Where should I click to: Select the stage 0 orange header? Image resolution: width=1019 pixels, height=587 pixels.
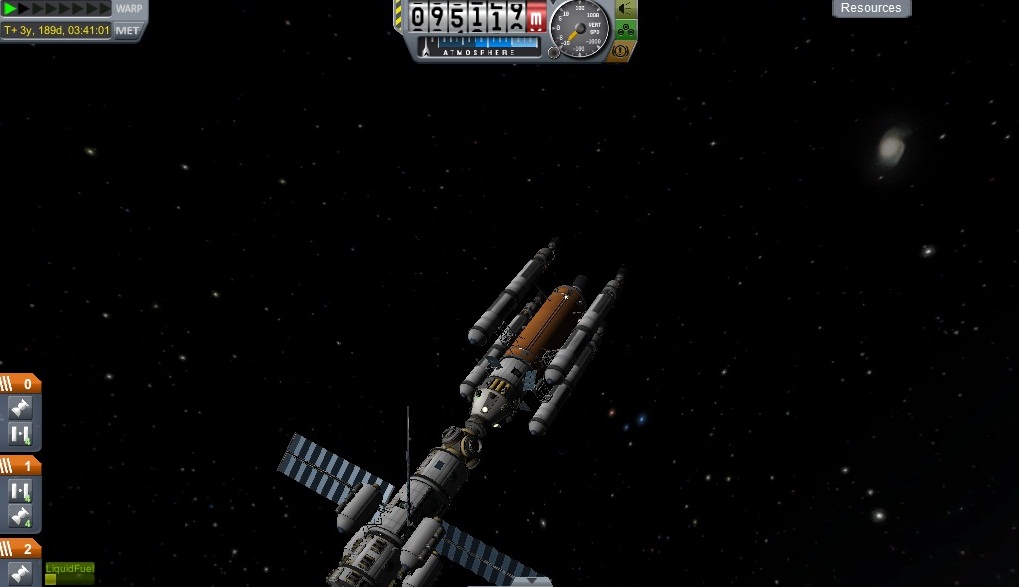click(20, 384)
